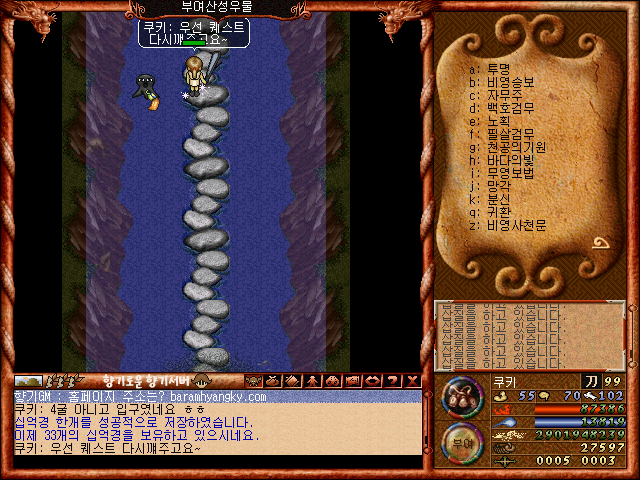
Task: Cast 백호검무 from the spell list
Action: [x=509, y=108]
